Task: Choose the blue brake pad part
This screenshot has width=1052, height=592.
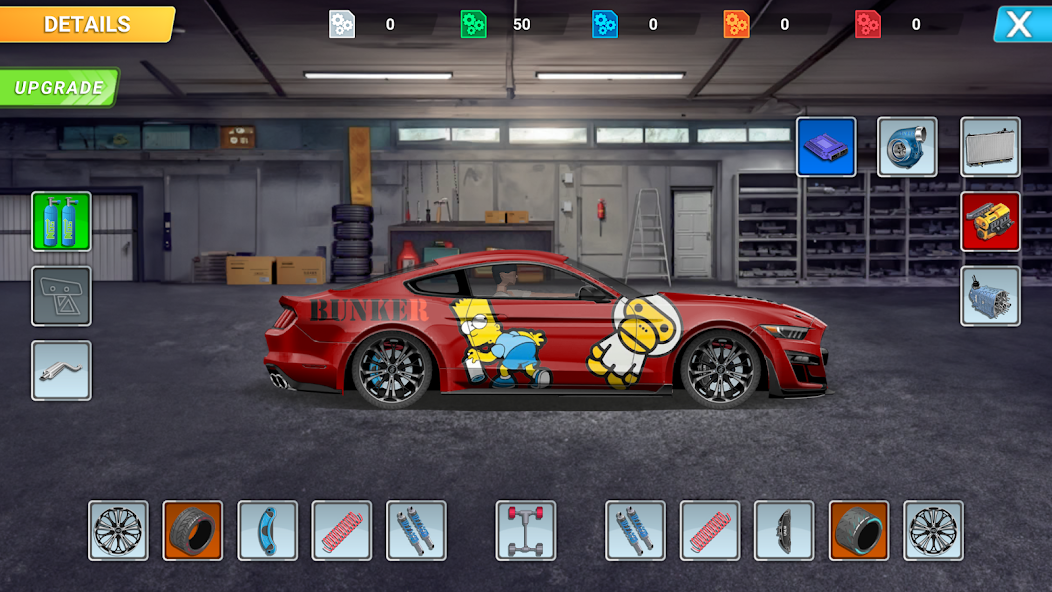Action: tap(267, 530)
